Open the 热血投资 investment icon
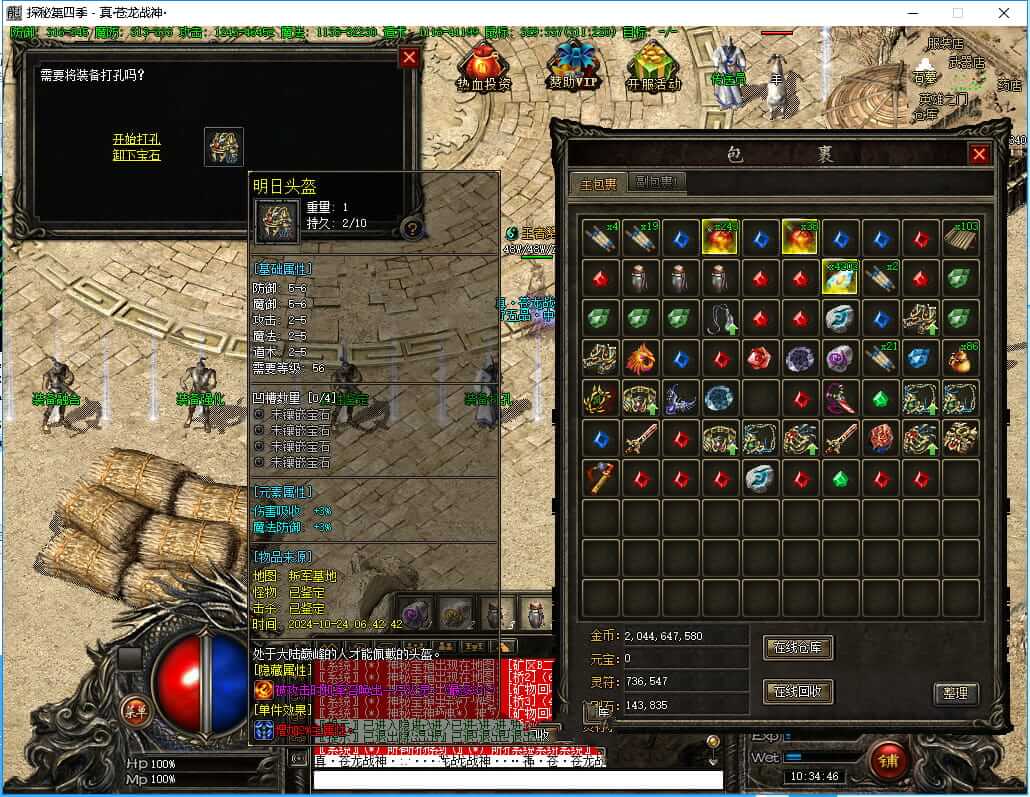 pos(483,70)
